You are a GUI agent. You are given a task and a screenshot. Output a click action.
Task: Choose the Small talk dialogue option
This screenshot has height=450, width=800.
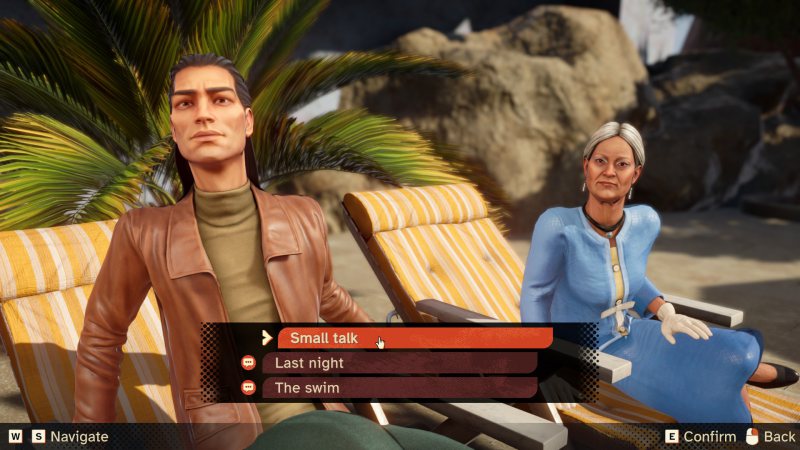pyautogui.click(x=414, y=338)
